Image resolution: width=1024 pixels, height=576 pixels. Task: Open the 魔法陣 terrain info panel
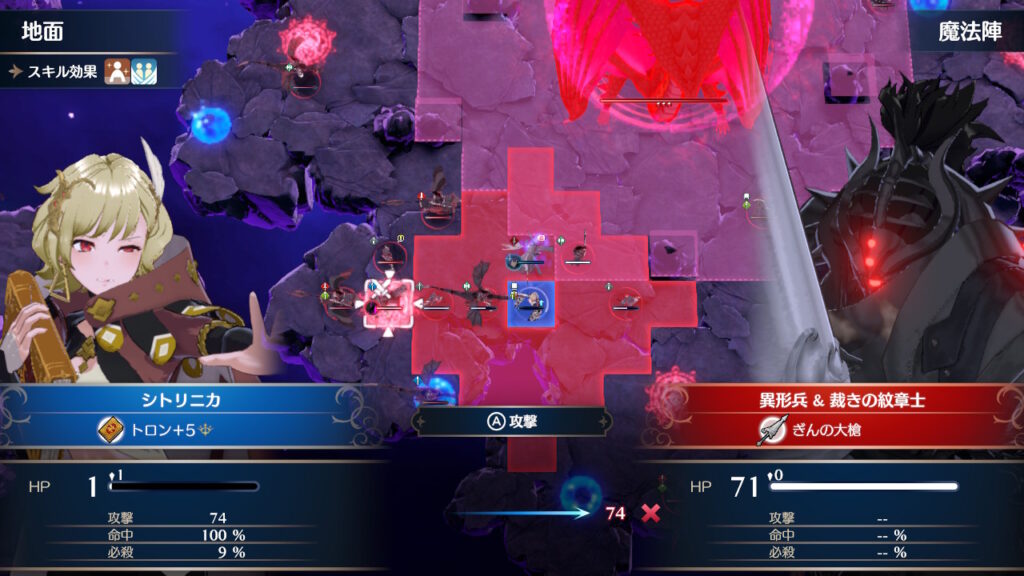pyautogui.click(x=966, y=31)
